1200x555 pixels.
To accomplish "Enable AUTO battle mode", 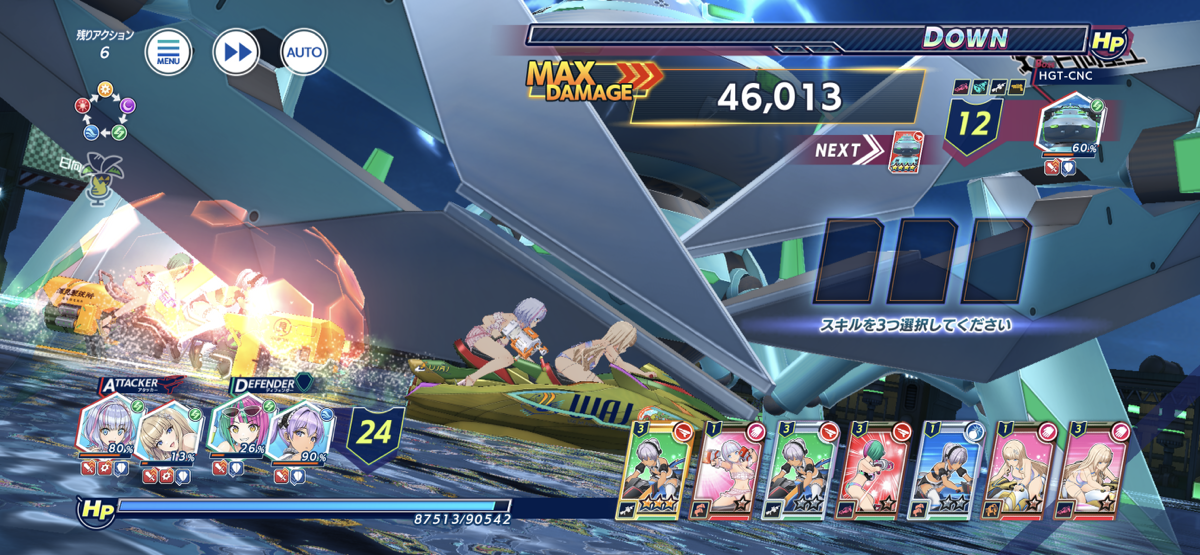I will tap(304, 51).
